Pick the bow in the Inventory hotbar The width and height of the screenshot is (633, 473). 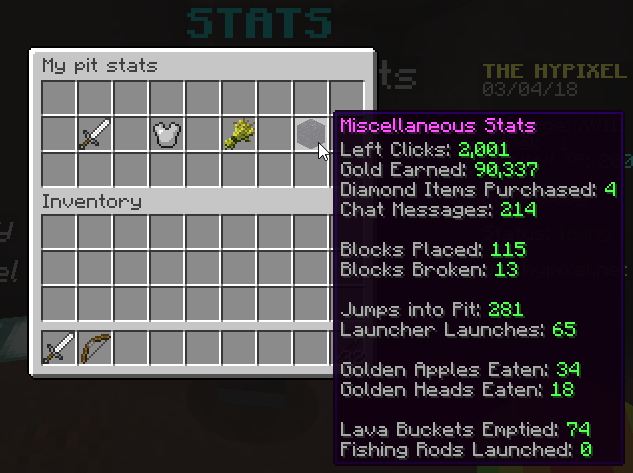(95, 349)
